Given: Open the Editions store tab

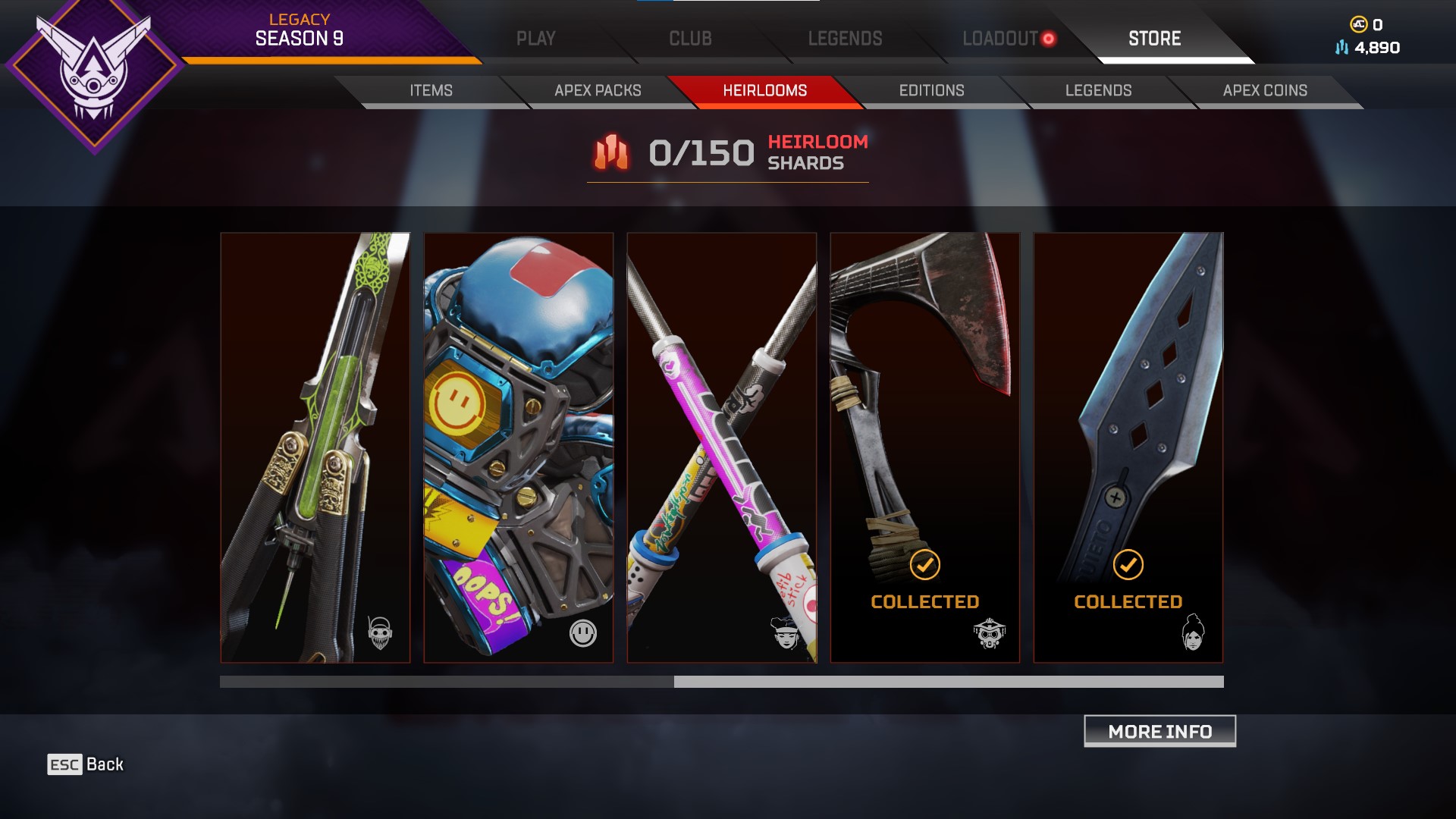Looking at the screenshot, I should [x=930, y=90].
